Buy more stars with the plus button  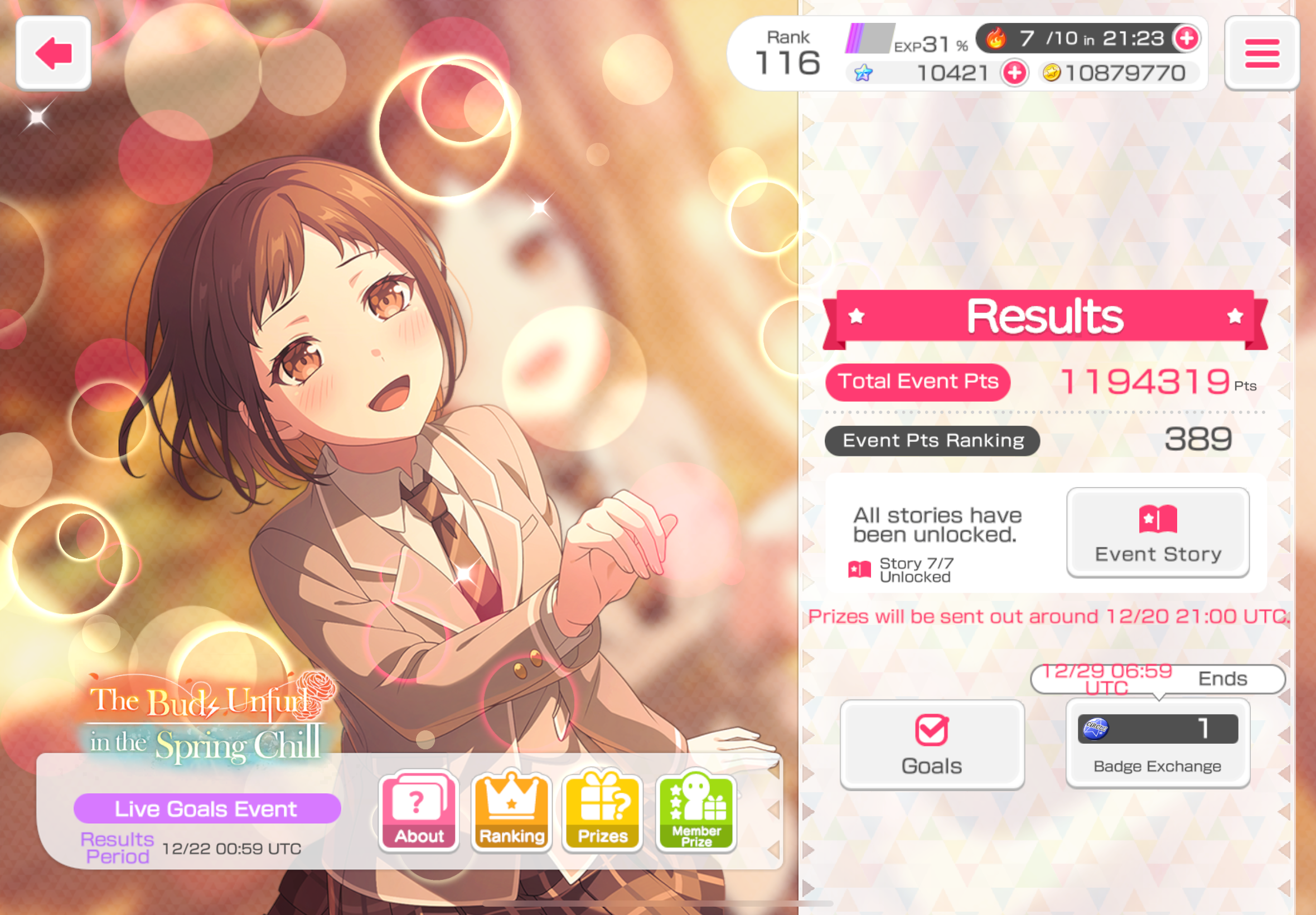coord(1015,73)
